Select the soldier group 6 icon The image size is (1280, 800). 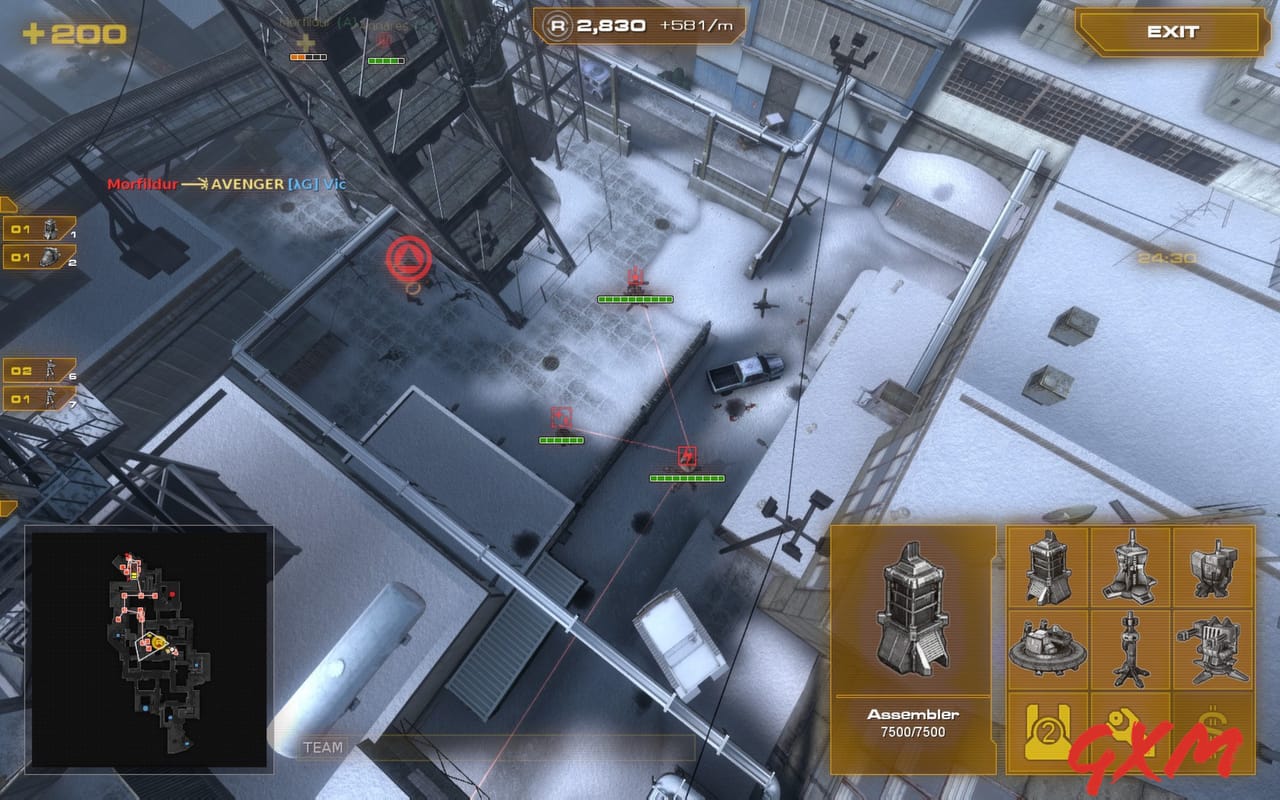tap(40, 367)
